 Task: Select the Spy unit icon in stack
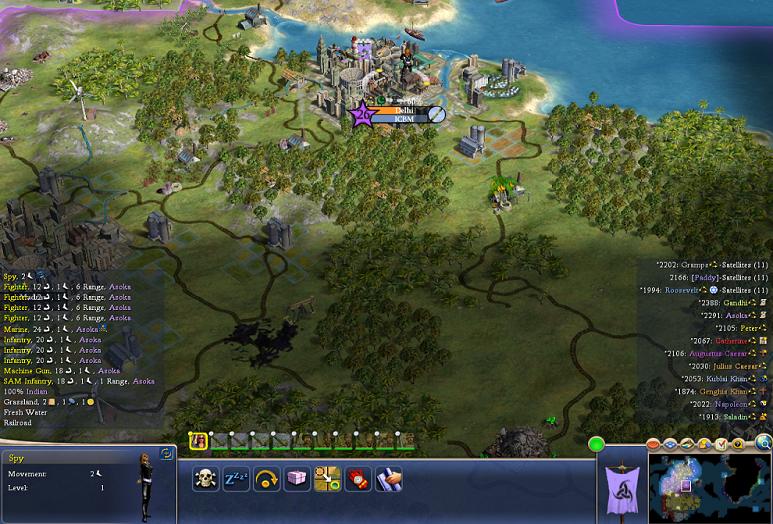pos(198,441)
